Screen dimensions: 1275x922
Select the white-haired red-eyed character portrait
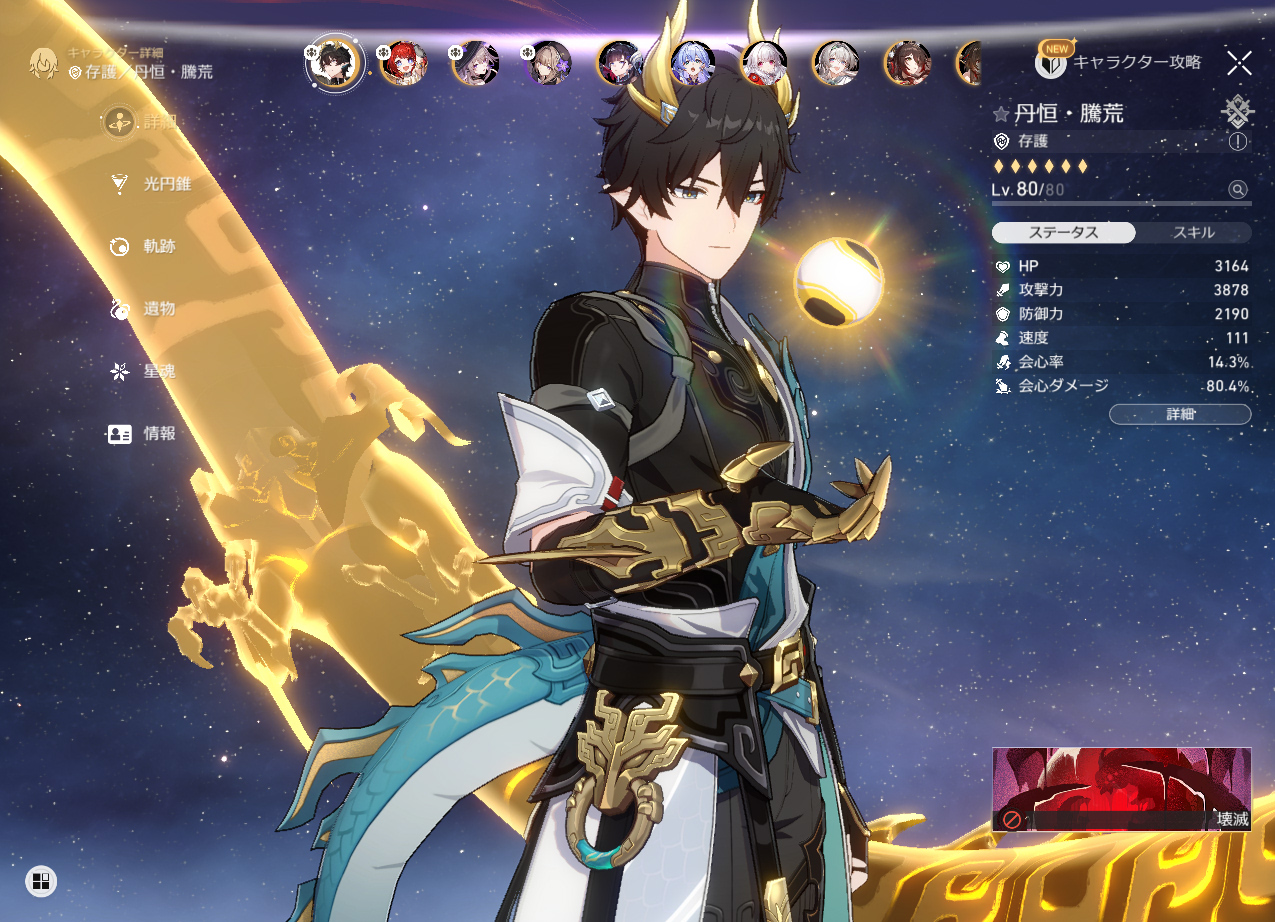(765, 63)
